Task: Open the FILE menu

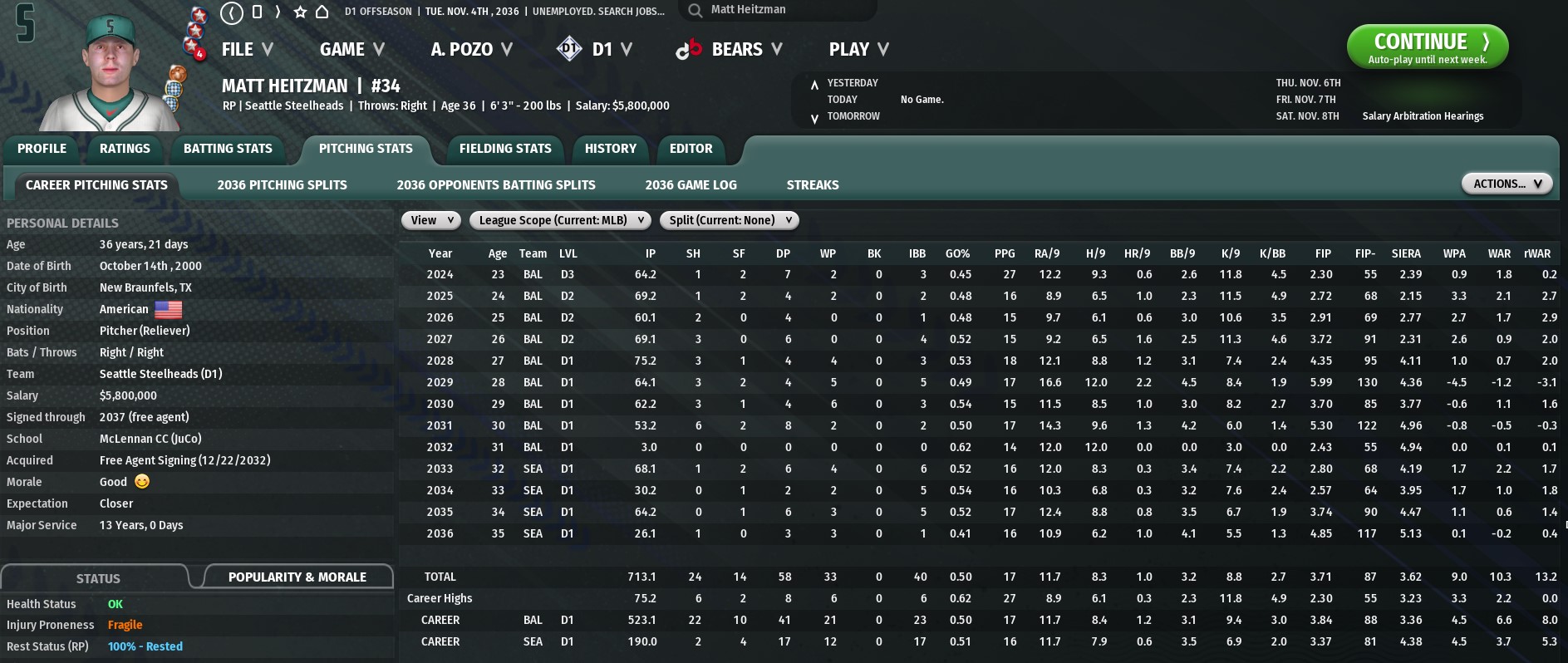Action: click(x=247, y=50)
